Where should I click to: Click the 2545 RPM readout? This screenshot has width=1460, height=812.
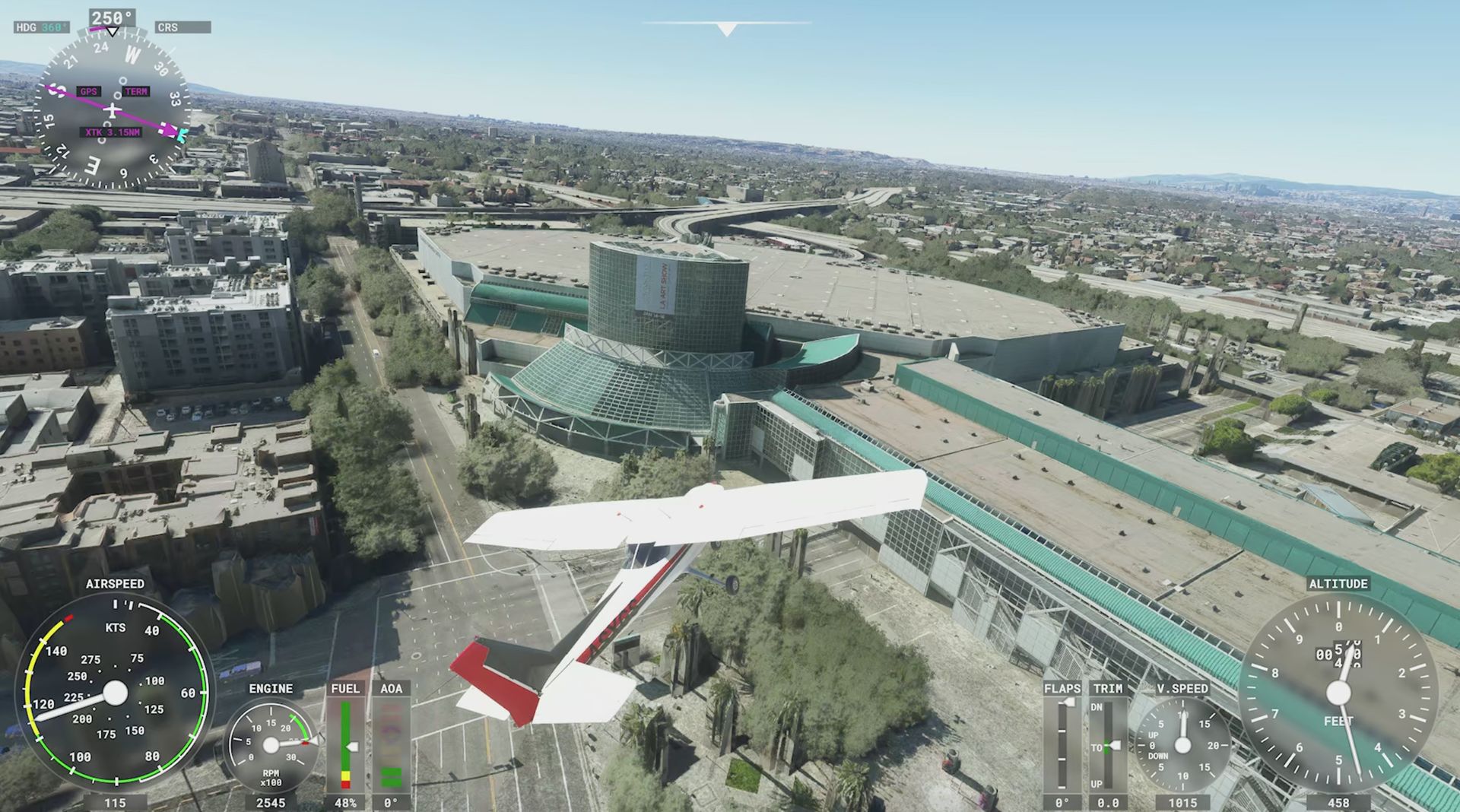coord(271,800)
